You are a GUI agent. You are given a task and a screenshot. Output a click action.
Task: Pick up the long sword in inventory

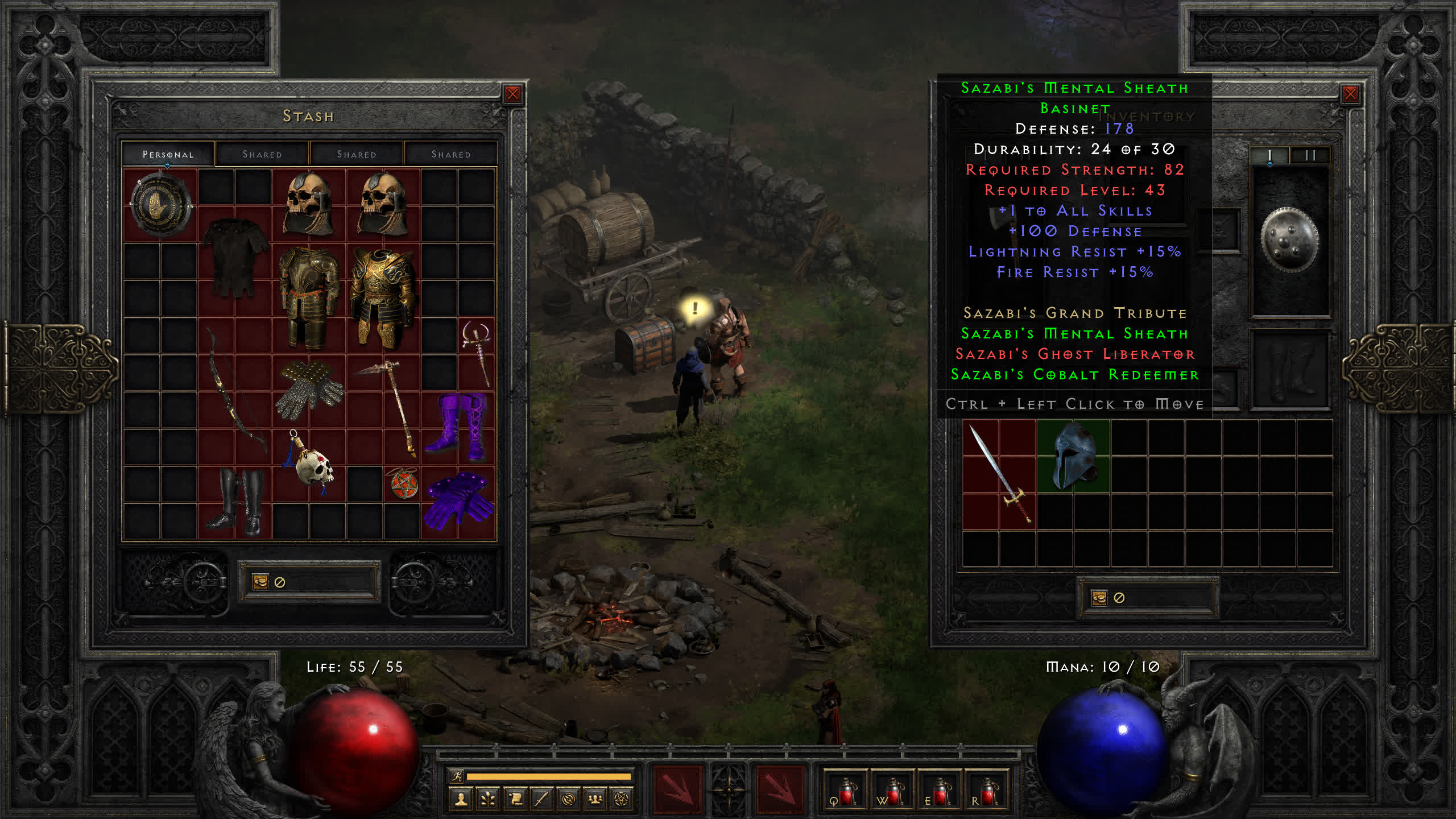999,474
